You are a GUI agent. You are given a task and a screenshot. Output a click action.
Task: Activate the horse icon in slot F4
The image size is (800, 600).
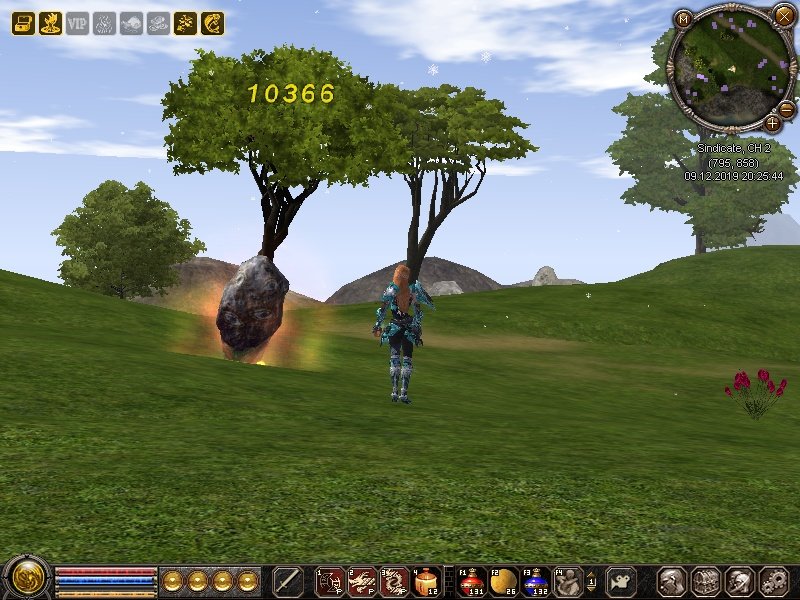point(567,580)
